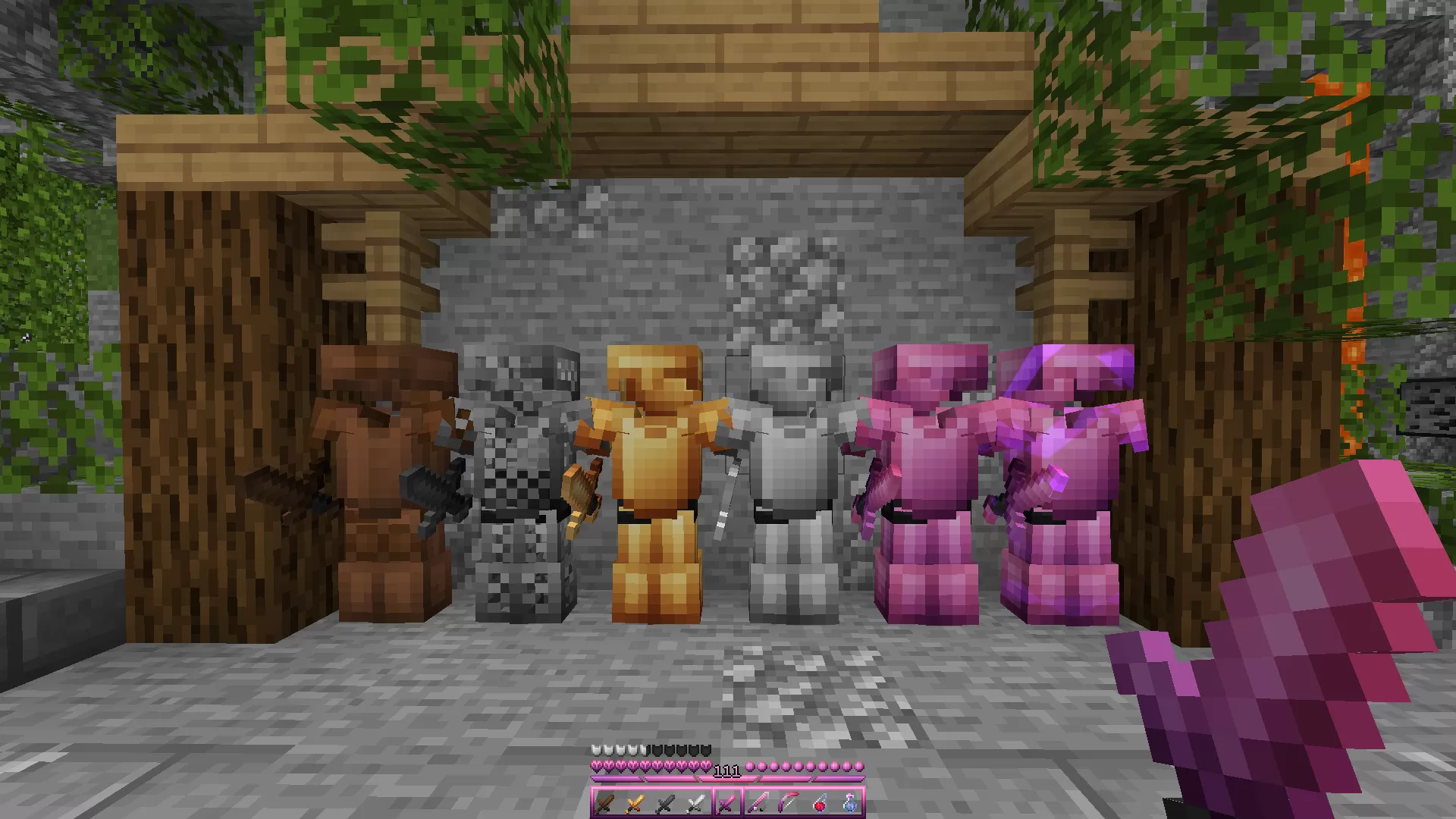Select the highlighted pink sword in the hotbar
Image resolution: width=1456 pixels, height=819 pixels.
(x=726, y=804)
